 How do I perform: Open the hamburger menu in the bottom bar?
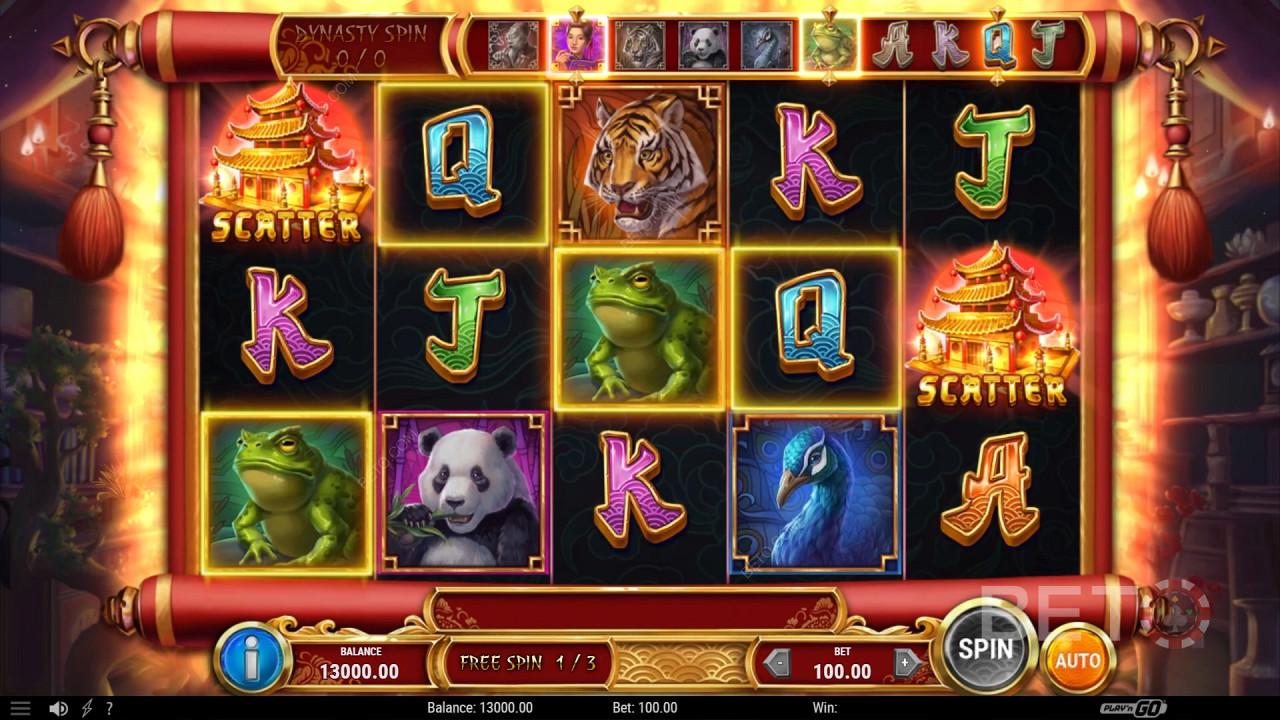pos(20,708)
